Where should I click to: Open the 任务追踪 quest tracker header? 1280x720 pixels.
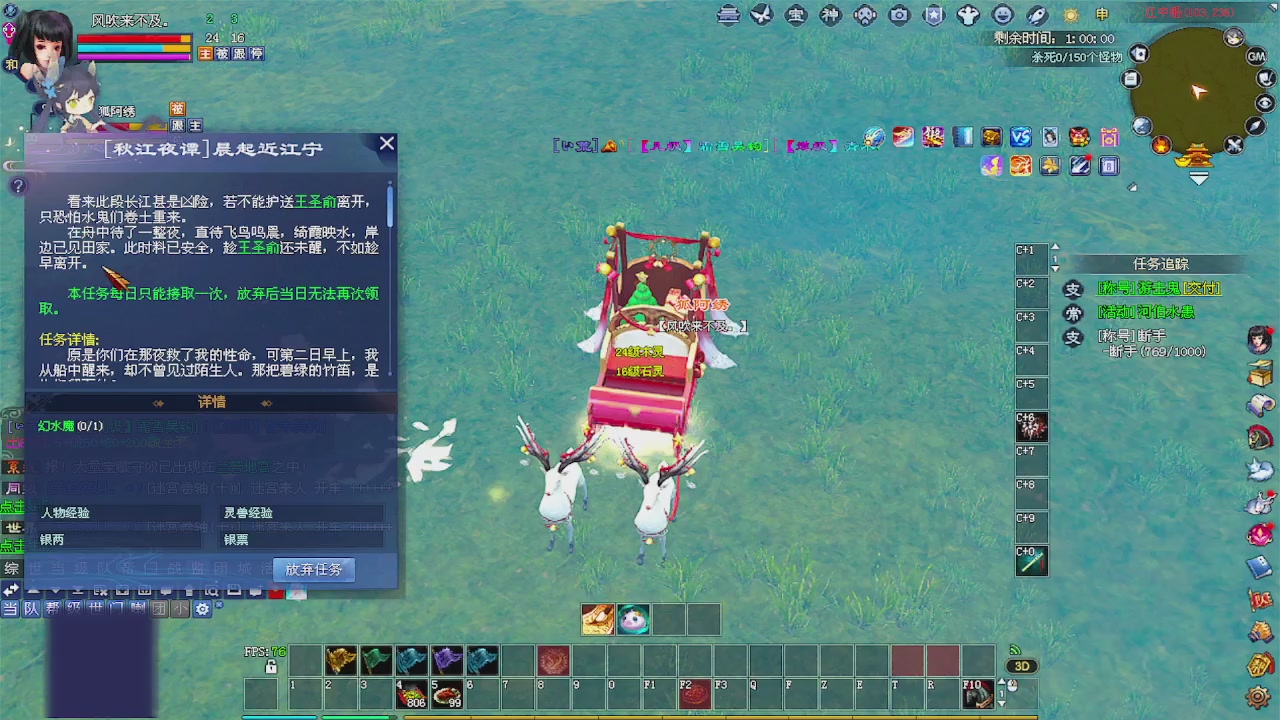pyautogui.click(x=1160, y=264)
